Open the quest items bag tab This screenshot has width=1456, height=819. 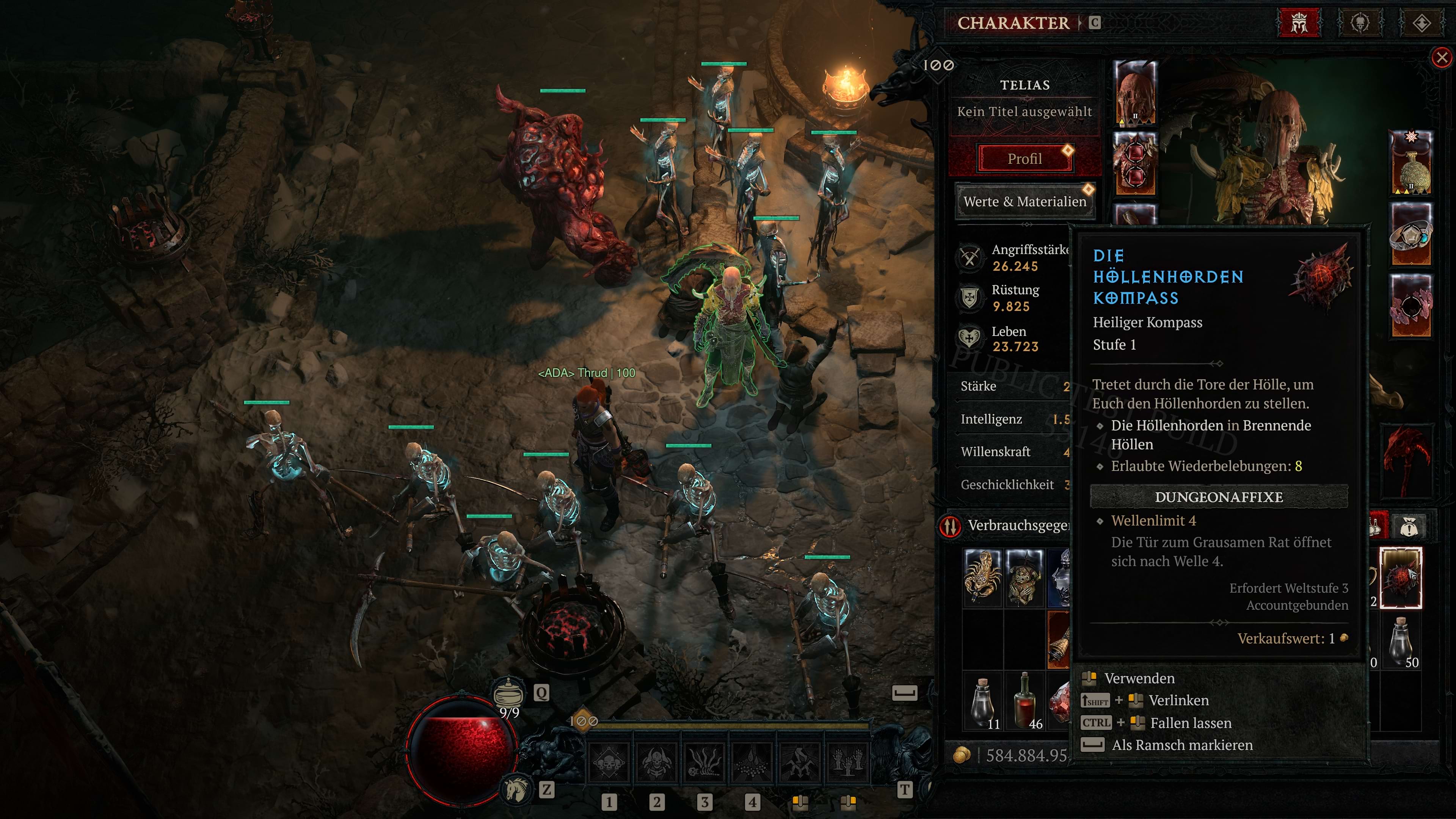coord(1410,527)
